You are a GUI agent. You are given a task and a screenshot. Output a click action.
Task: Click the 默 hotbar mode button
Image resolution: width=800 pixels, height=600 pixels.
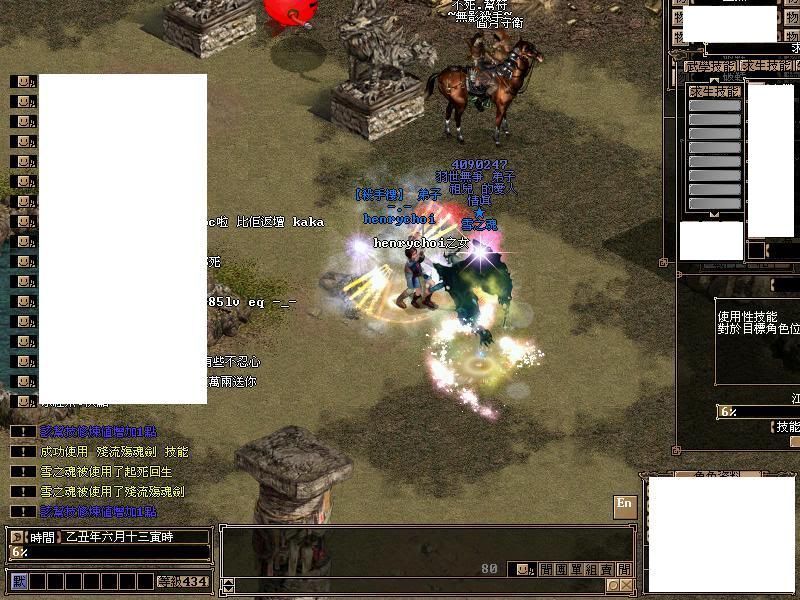(x=18, y=581)
